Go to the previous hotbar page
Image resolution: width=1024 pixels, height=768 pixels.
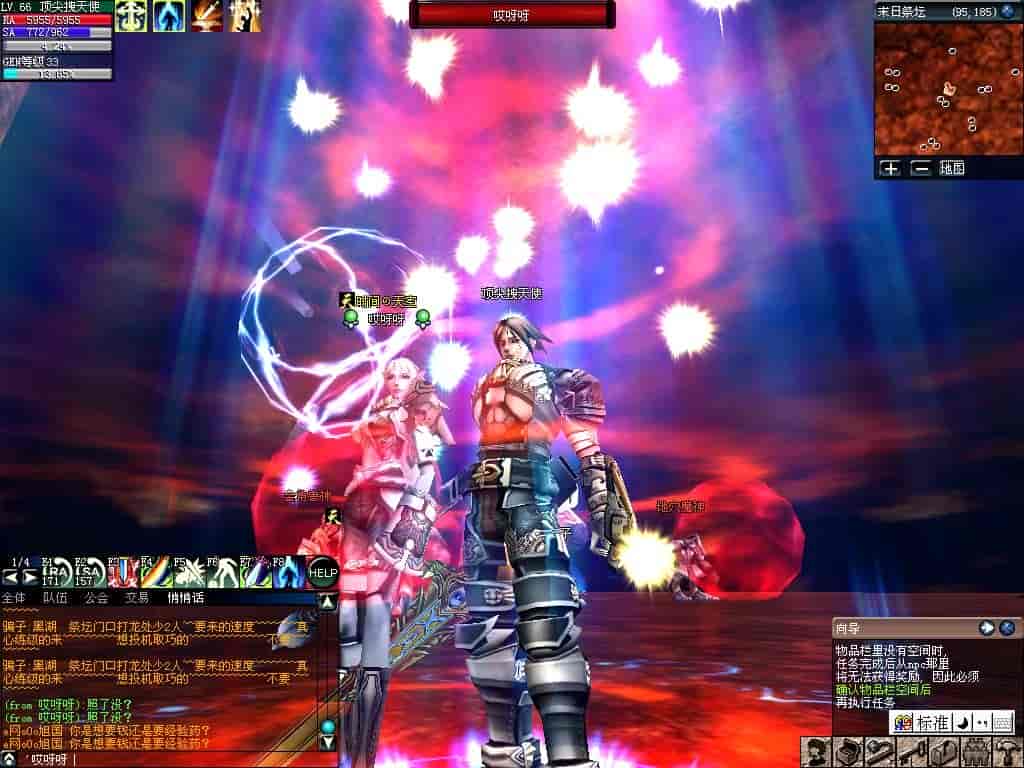(x=11, y=577)
